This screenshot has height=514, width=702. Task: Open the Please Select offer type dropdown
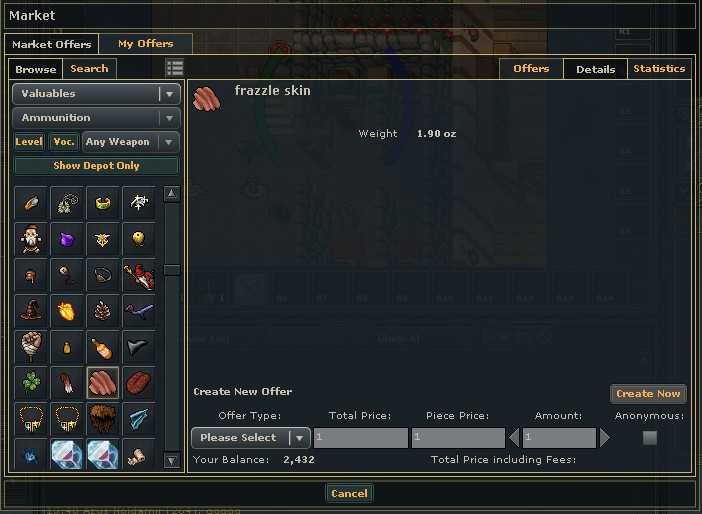point(250,438)
